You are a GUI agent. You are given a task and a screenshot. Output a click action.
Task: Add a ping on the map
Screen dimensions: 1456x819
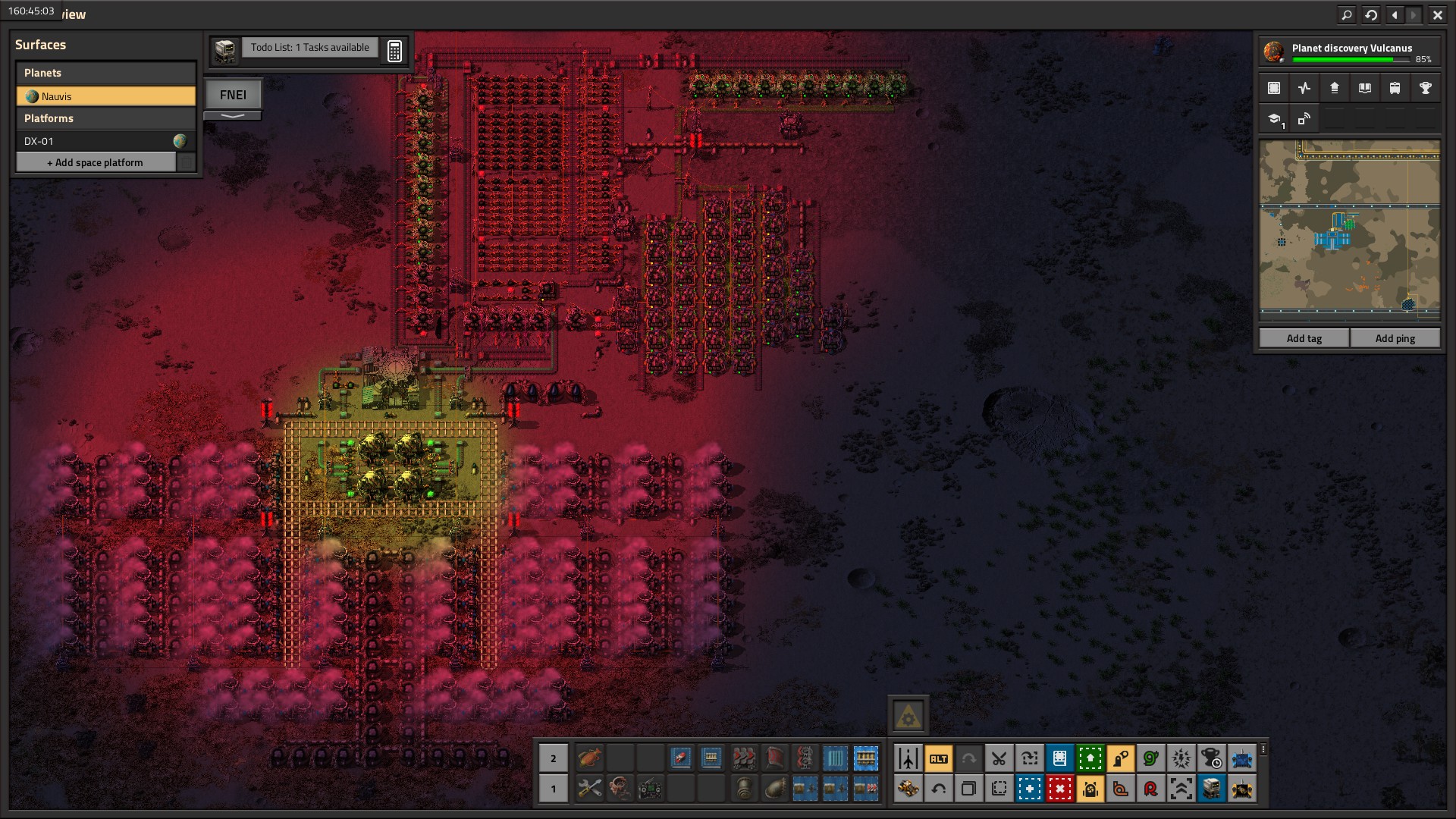pyautogui.click(x=1395, y=338)
